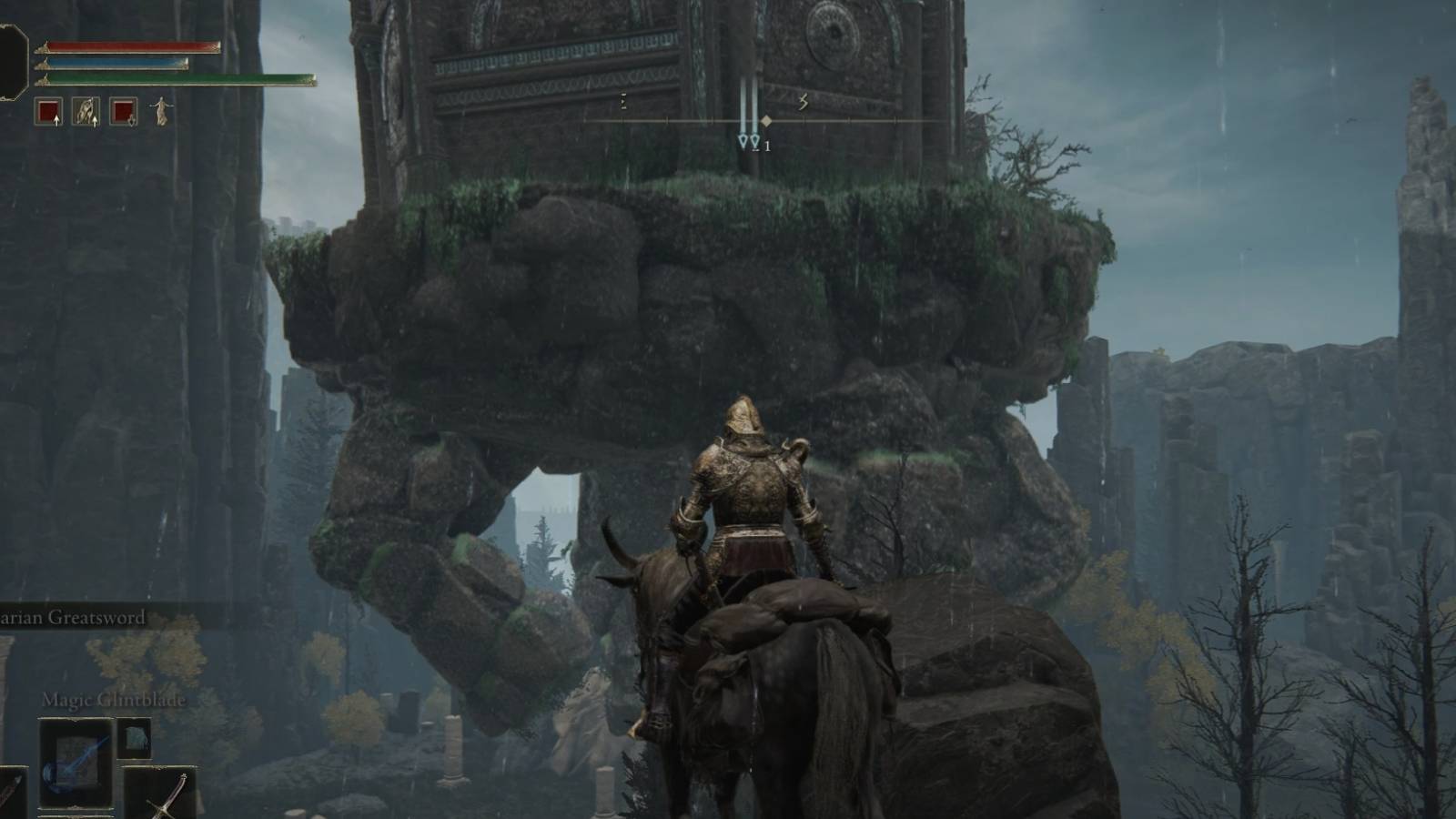This screenshot has width=1456, height=819.
Task: Click the left rune symbol on the compass
Action: click(623, 100)
